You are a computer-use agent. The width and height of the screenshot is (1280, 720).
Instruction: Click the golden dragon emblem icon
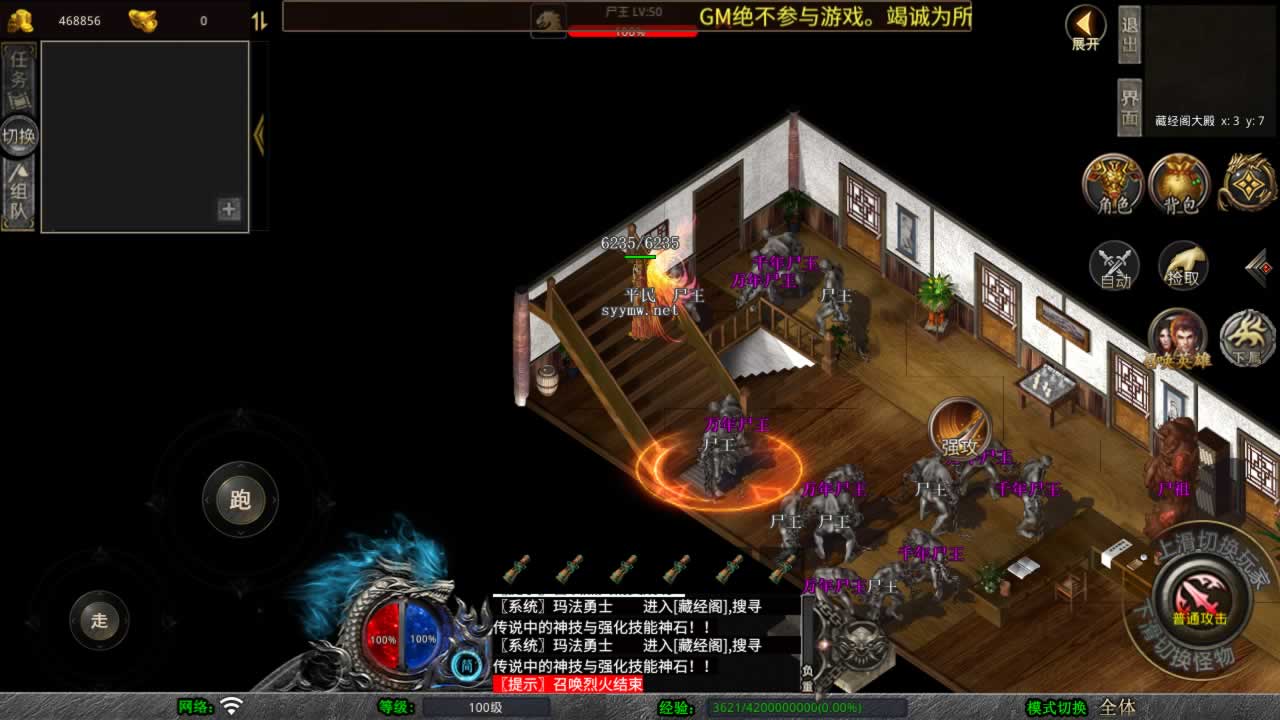click(1246, 182)
